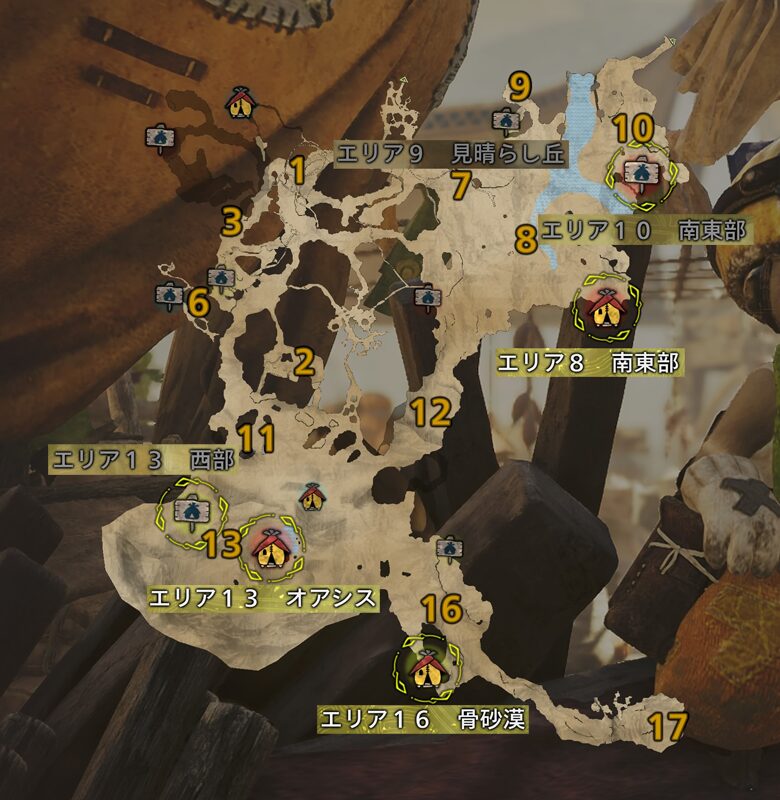
Task: Select area number 2 on the map
Action: (304, 362)
